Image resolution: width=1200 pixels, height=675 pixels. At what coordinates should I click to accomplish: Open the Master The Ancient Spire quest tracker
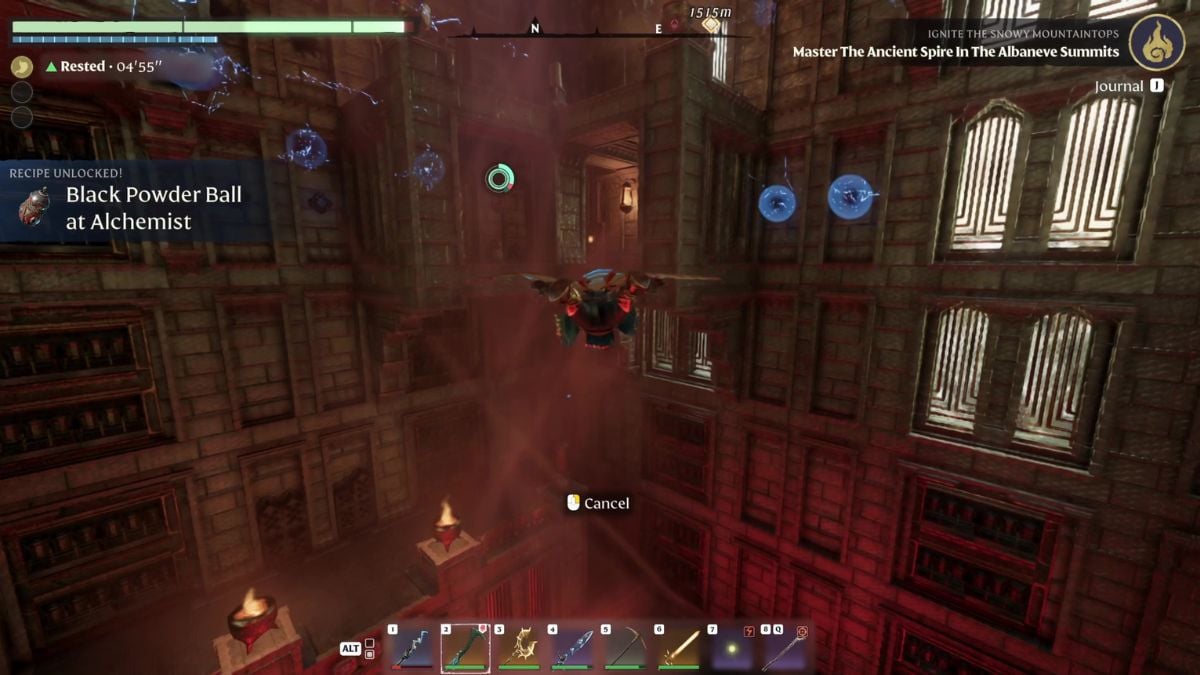[x=955, y=51]
